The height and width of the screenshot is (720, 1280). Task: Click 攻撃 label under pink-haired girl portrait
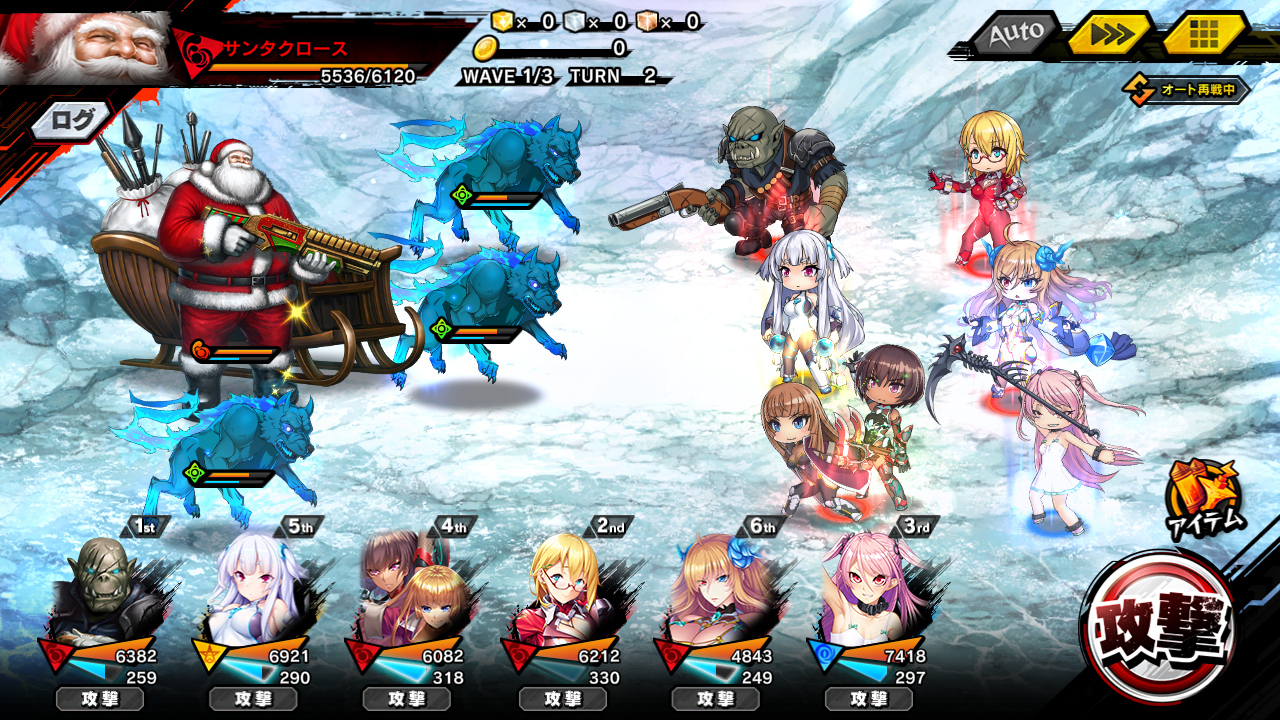click(x=868, y=699)
